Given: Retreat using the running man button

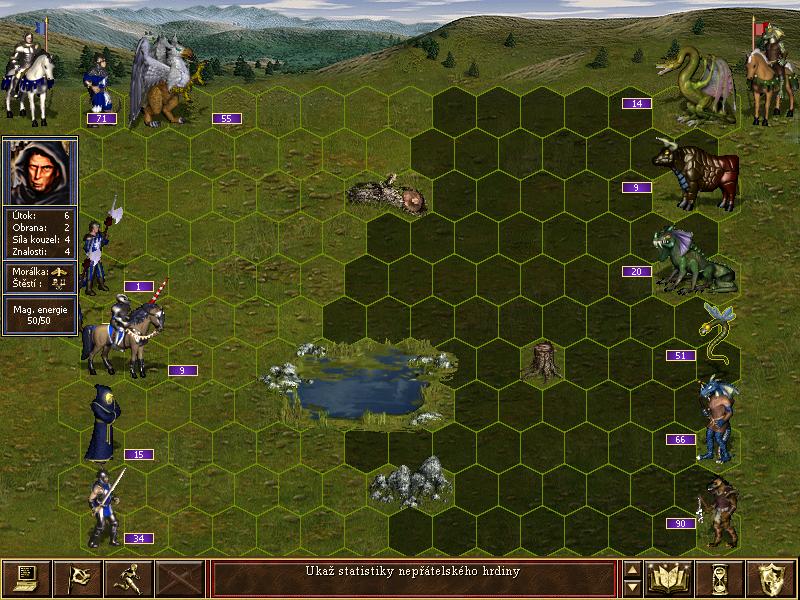Looking at the screenshot, I should point(129,578).
